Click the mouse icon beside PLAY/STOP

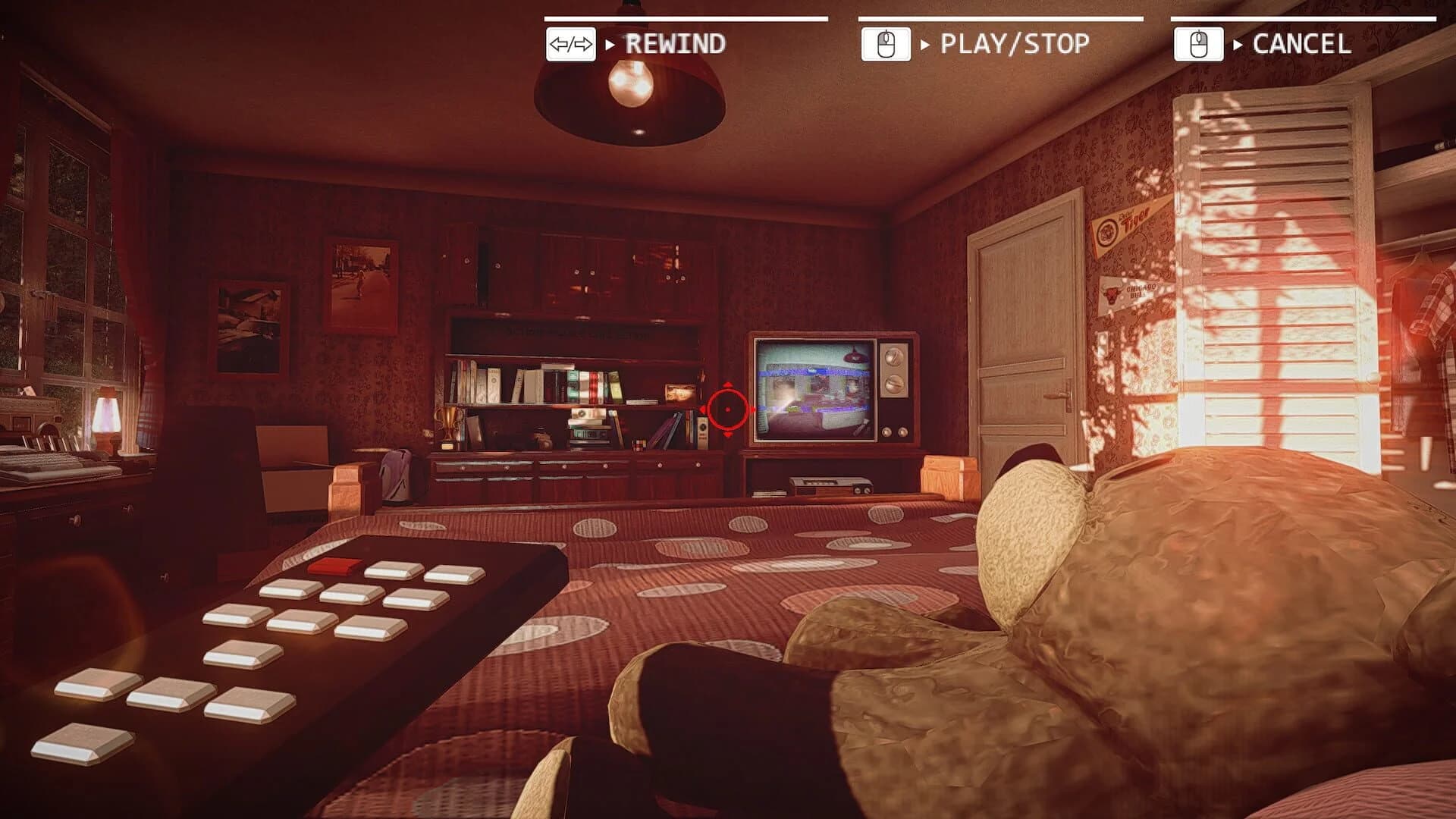(885, 44)
